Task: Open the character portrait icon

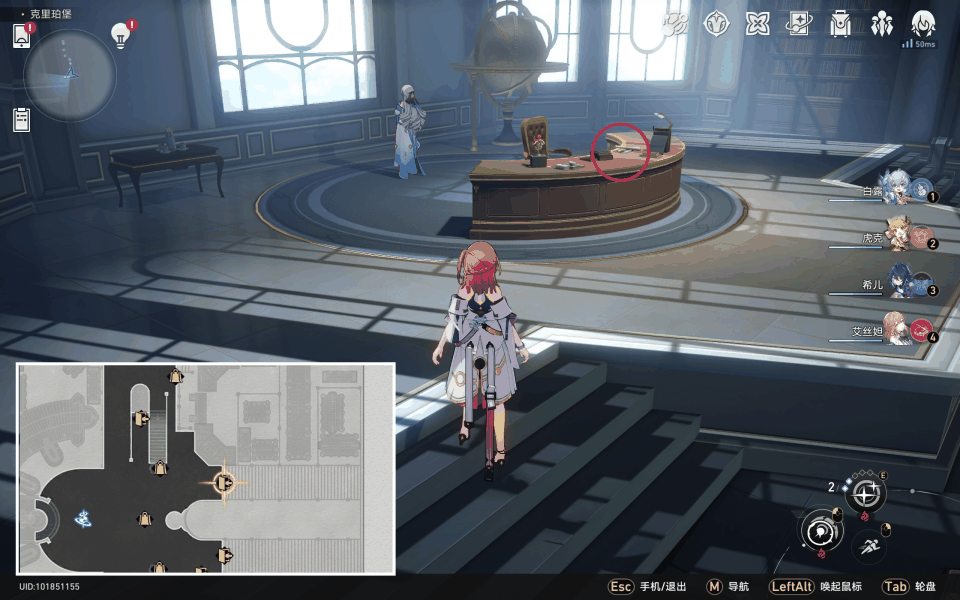Action: (922, 23)
